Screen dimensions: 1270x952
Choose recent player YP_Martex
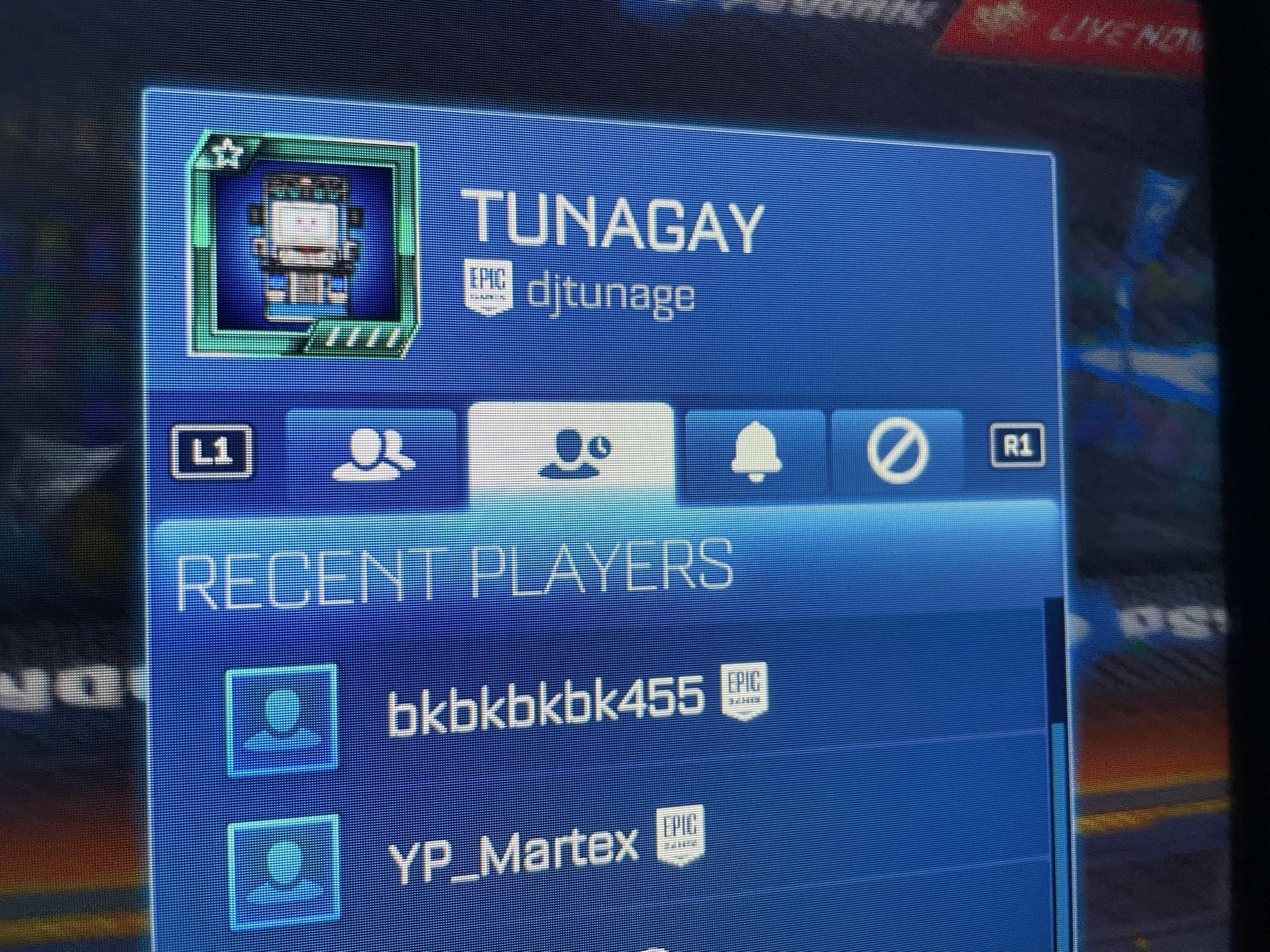pos(512,848)
